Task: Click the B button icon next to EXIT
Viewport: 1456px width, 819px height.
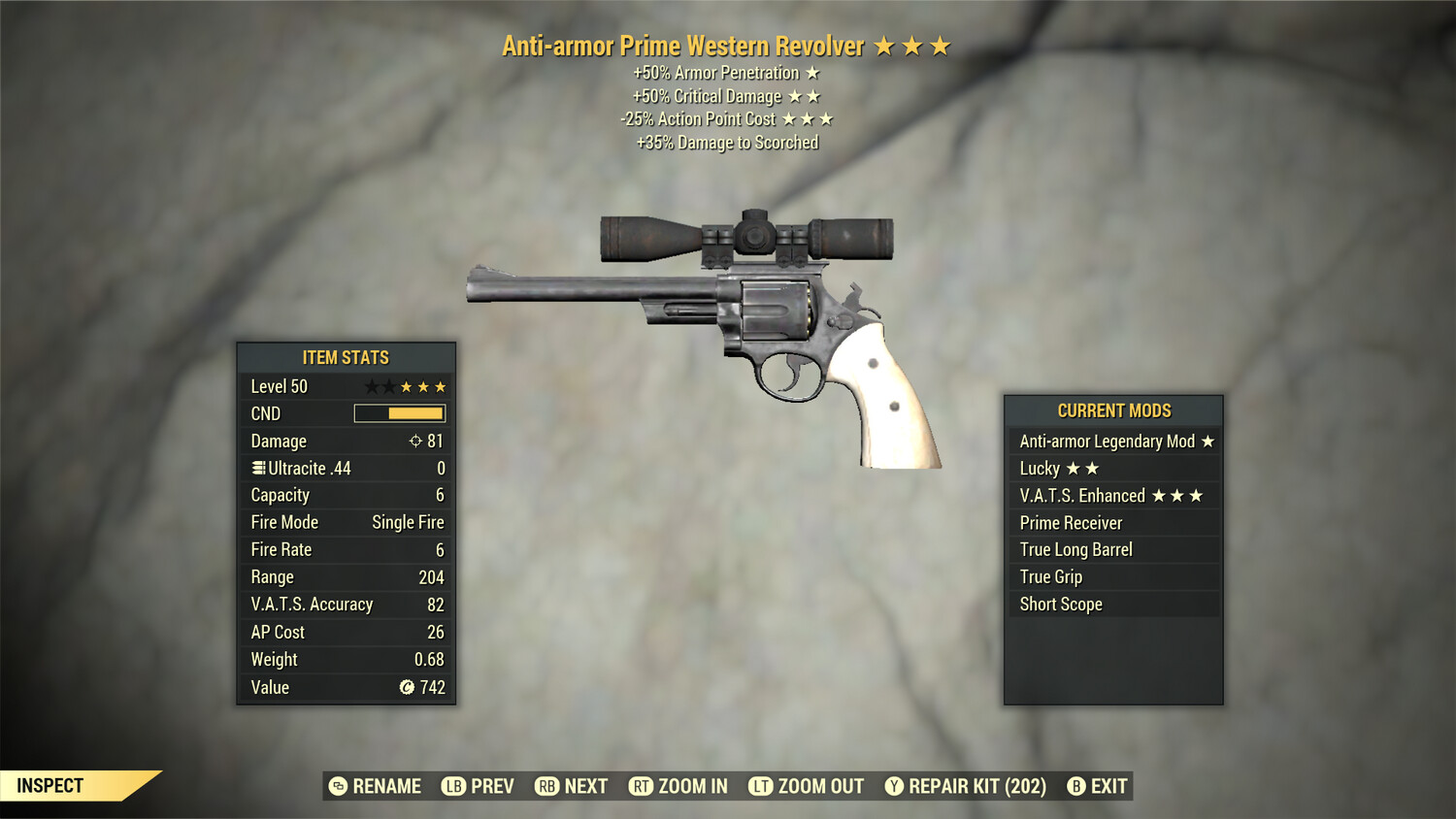Action: 1075,786
